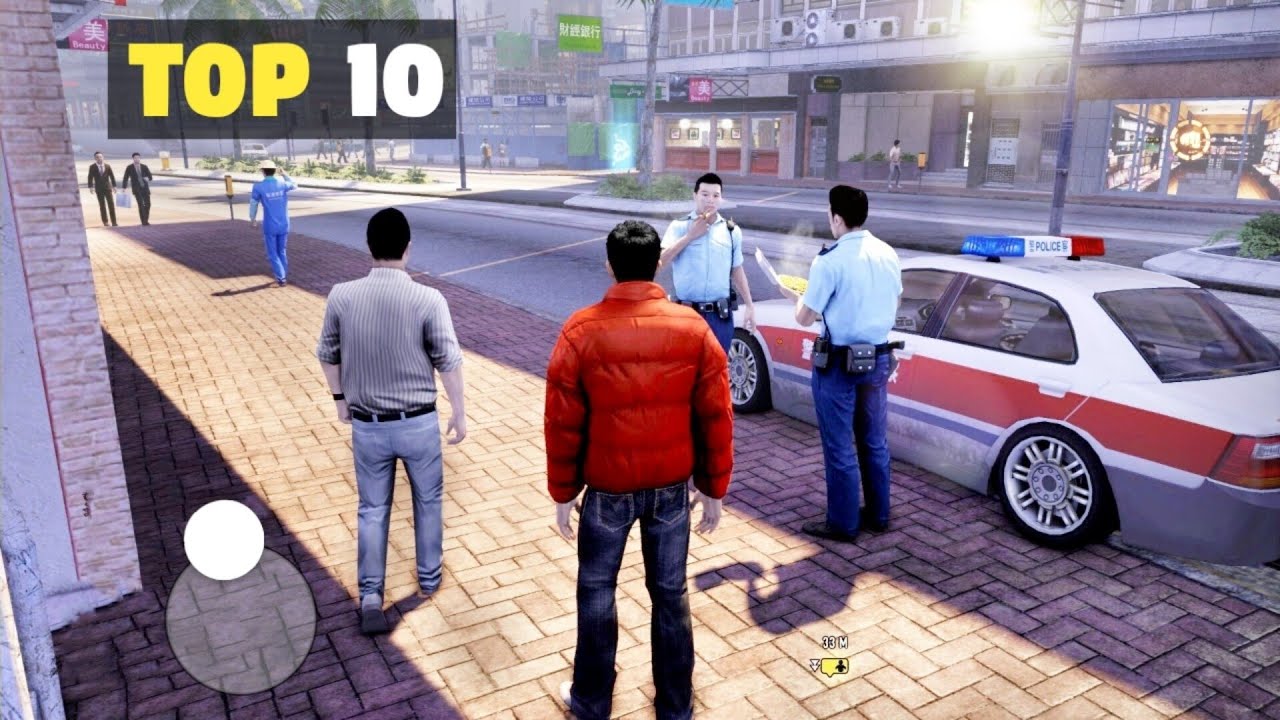This screenshot has width=1280, height=720.
Task: Click the yellow post box near the shop
Action: tap(921, 159)
